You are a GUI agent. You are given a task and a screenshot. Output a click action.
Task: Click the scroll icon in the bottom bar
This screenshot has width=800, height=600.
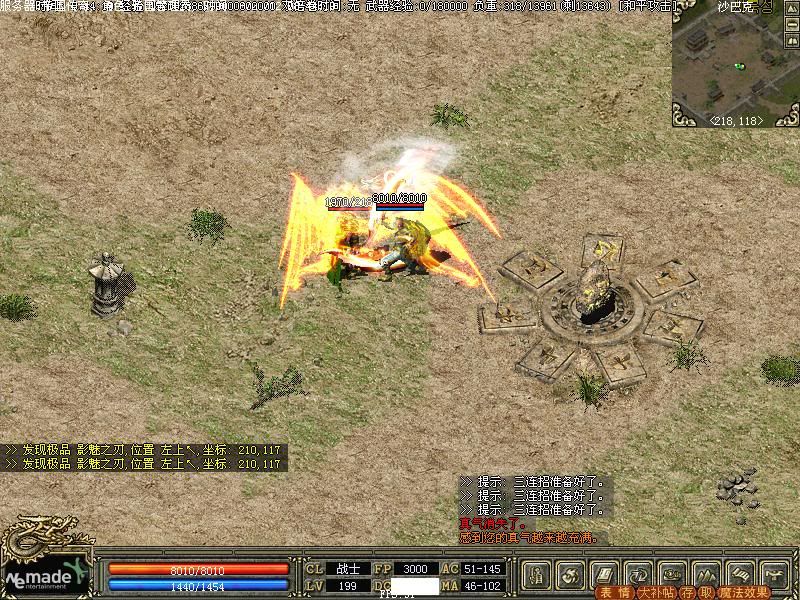(738, 574)
